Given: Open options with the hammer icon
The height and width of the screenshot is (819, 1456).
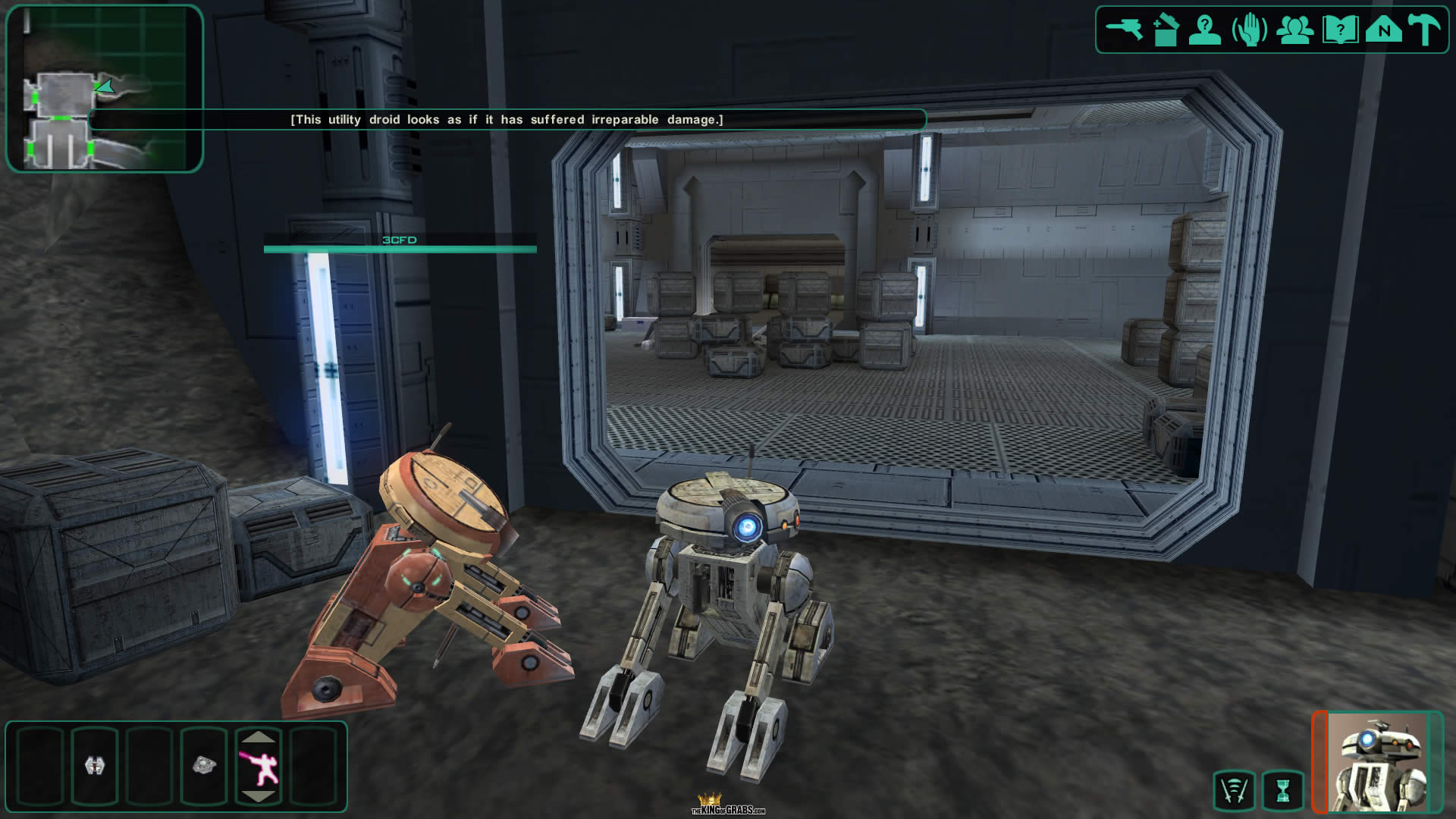Looking at the screenshot, I should (x=1424, y=30).
